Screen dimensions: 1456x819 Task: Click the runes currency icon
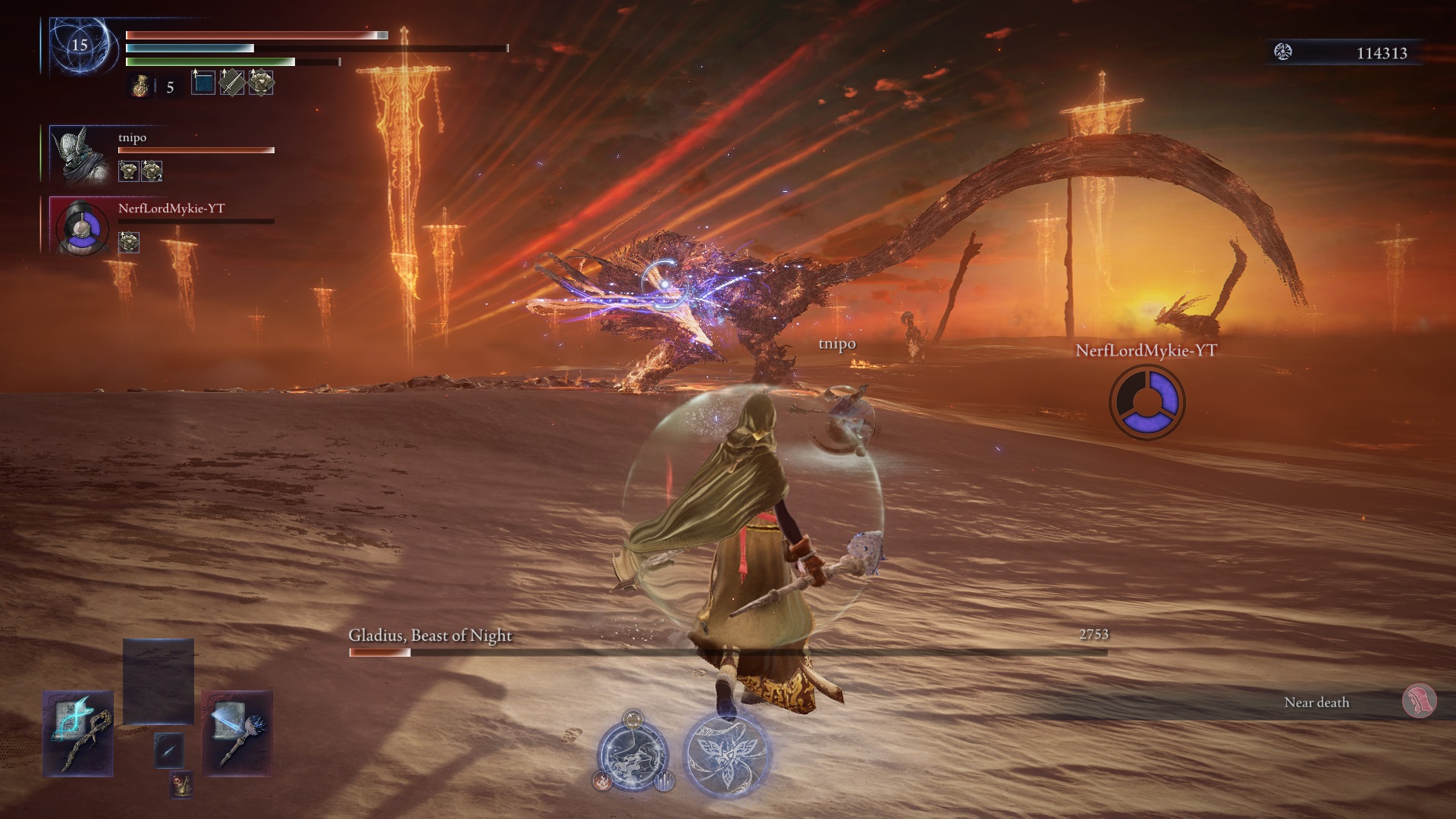(x=1283, y=52)
